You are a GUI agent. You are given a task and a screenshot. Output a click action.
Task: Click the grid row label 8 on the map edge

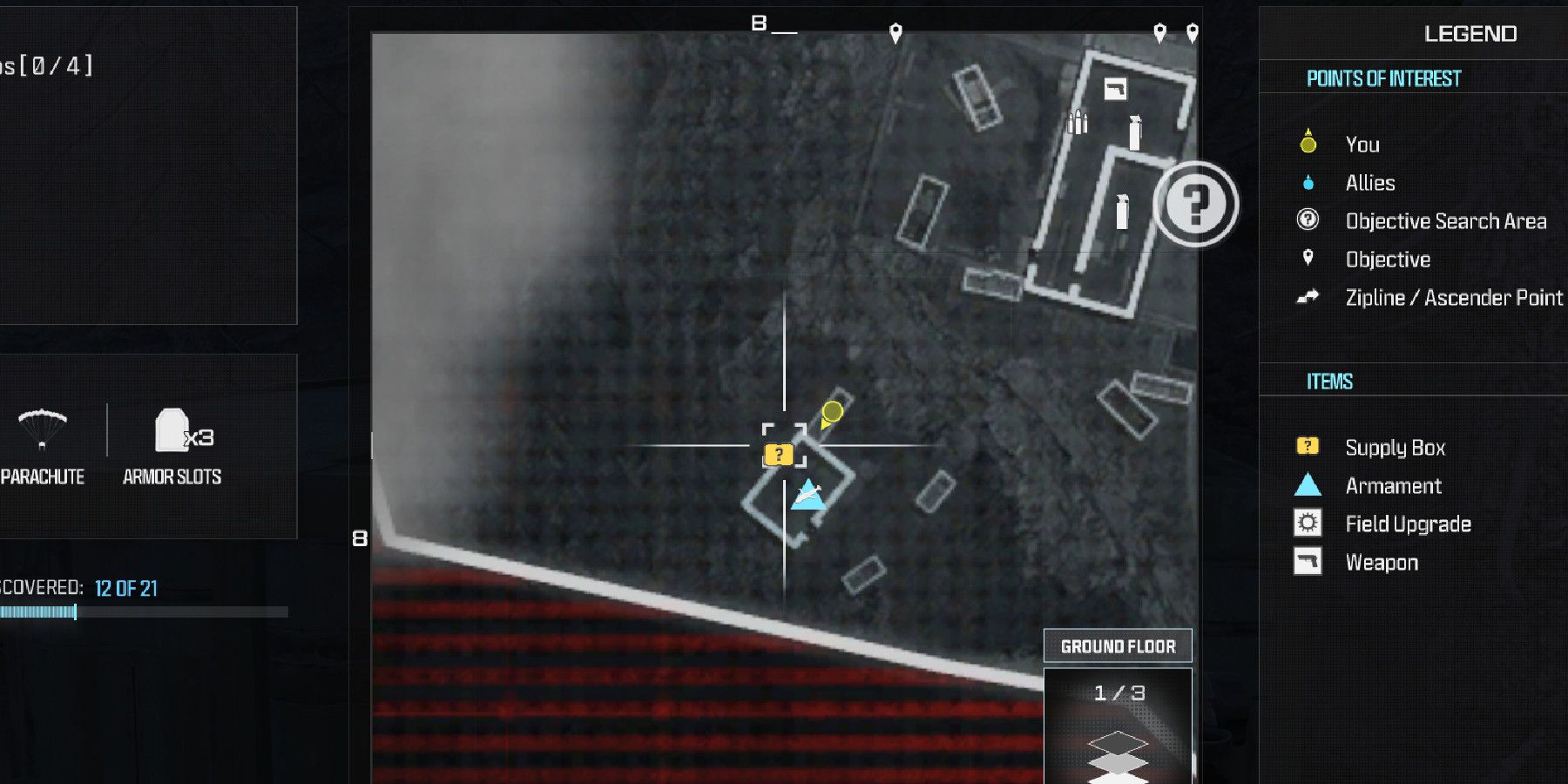(x=360, y=537)
